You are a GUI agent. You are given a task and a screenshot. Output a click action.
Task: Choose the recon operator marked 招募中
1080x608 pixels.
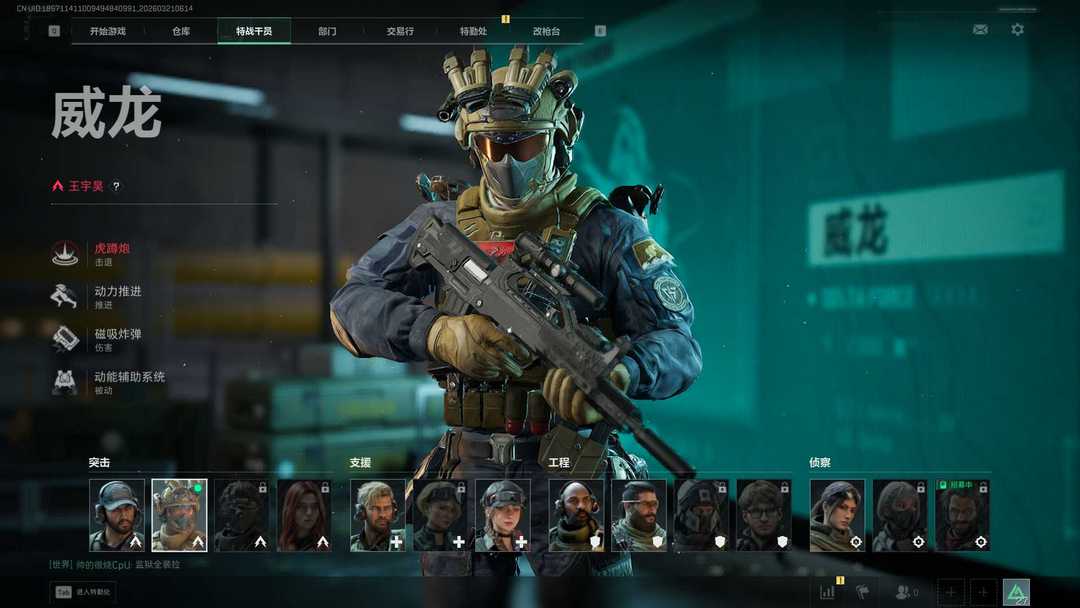pyautogui.click(x=962, y=515)
